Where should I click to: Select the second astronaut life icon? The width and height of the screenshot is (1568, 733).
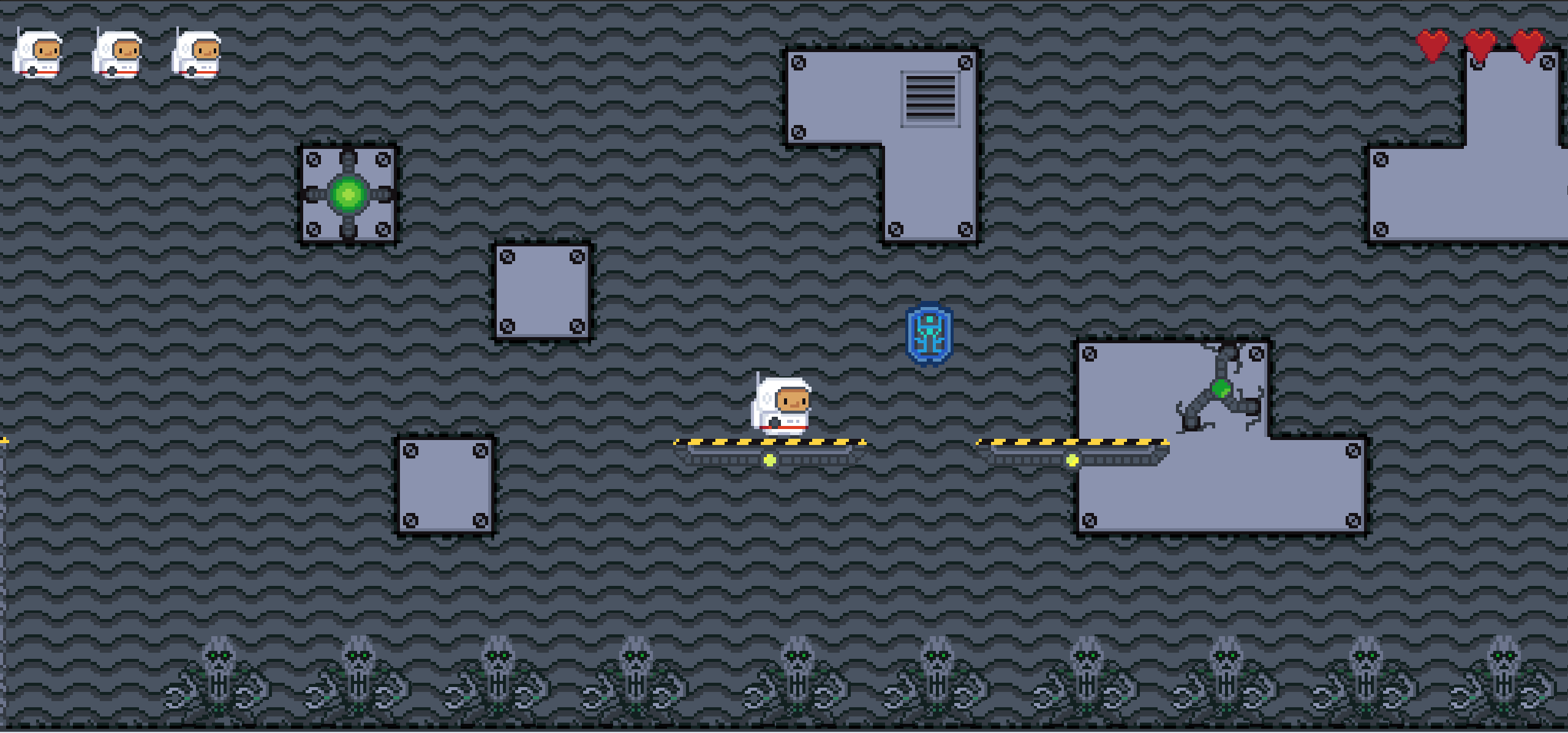118,55
